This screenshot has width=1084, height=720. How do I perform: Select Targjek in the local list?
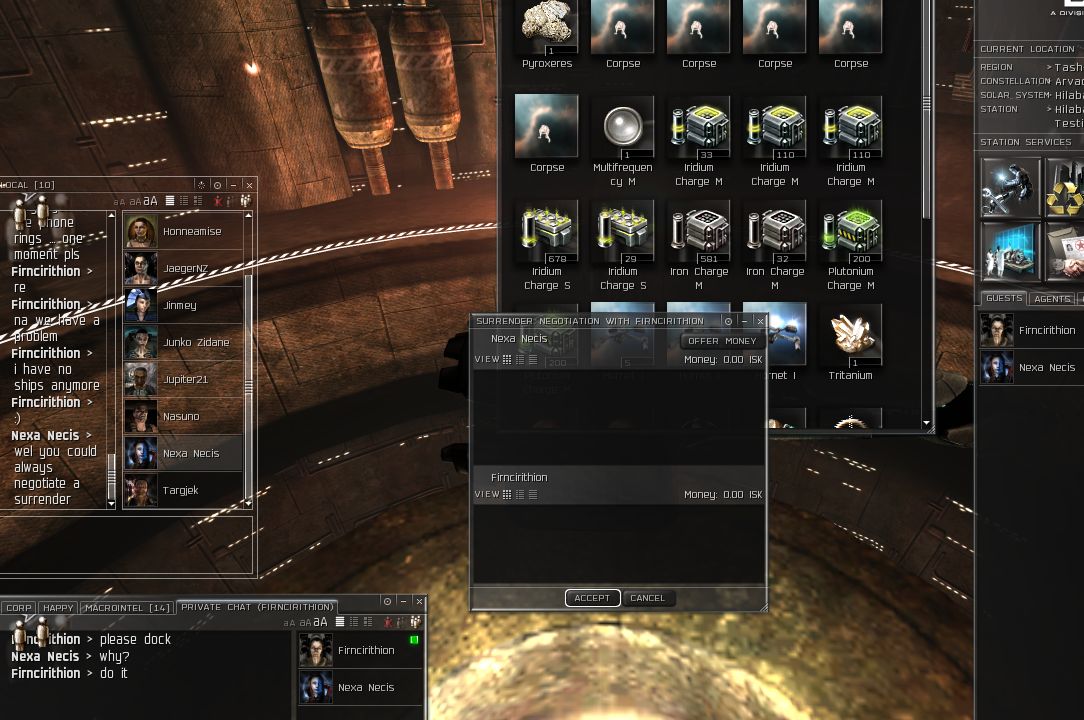(x=183, y=490)
